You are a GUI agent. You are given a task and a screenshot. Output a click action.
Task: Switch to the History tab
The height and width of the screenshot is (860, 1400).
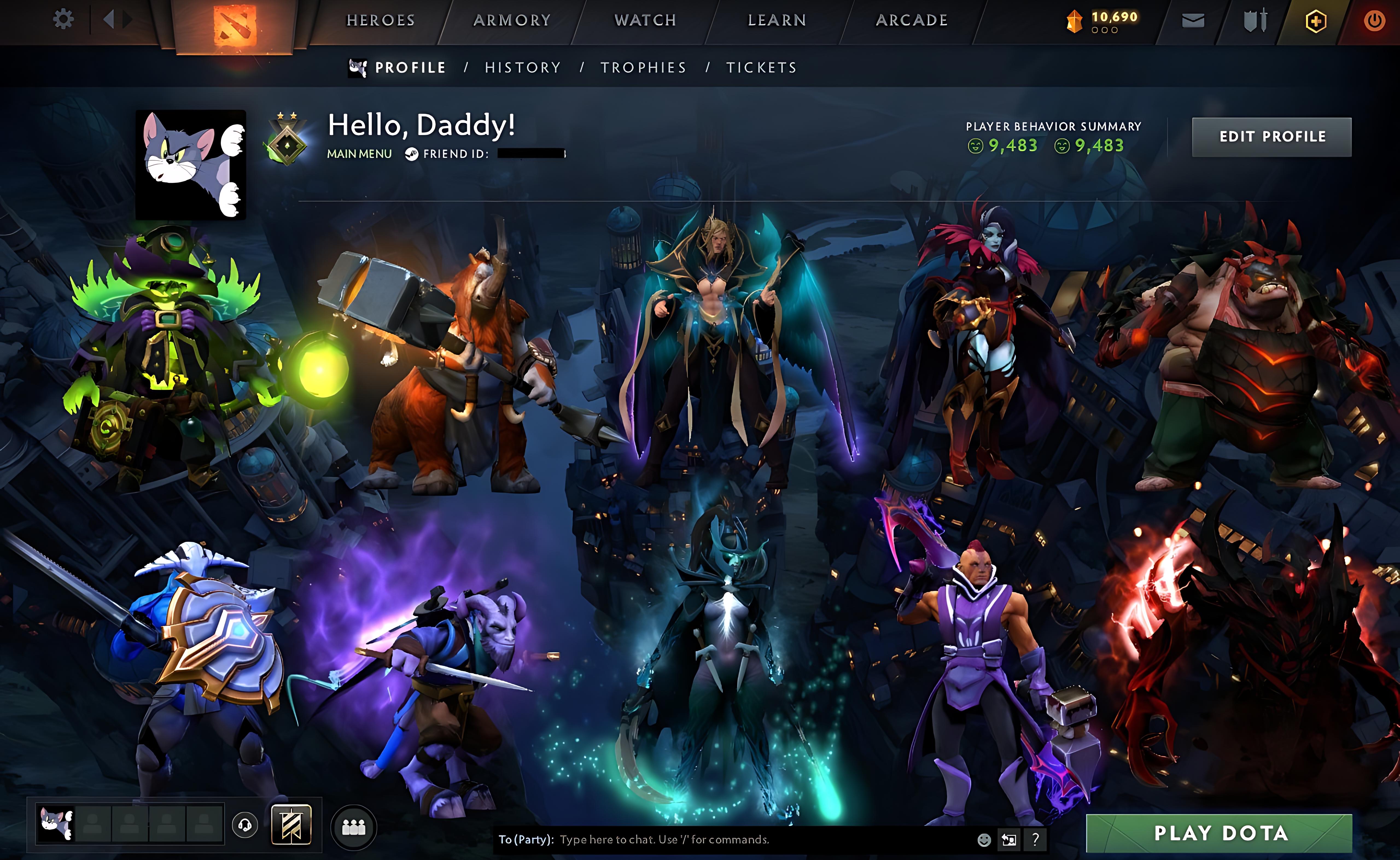click(x=523, y=68)
